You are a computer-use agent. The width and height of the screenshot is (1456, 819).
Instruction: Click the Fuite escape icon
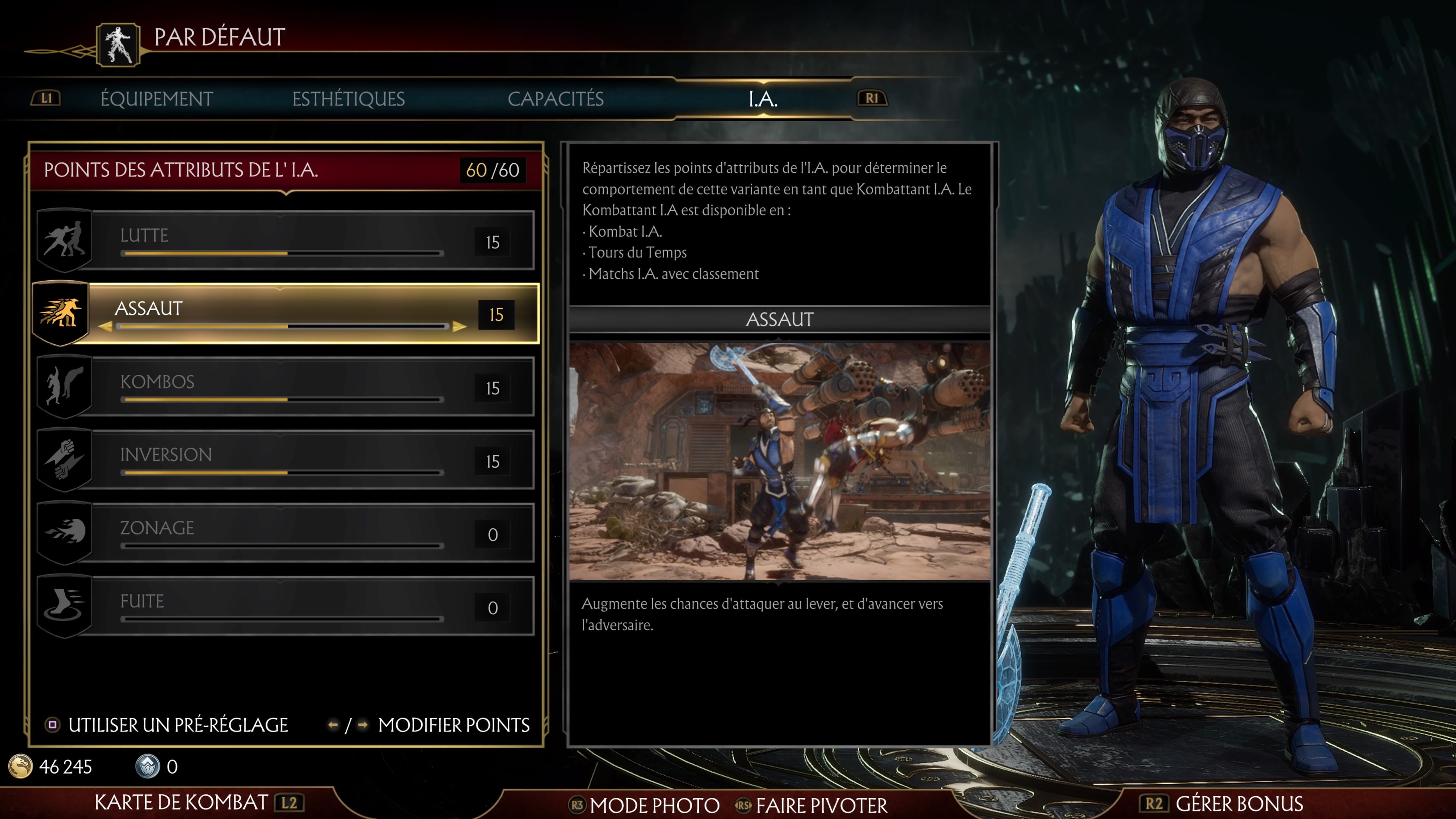[64, 605]
